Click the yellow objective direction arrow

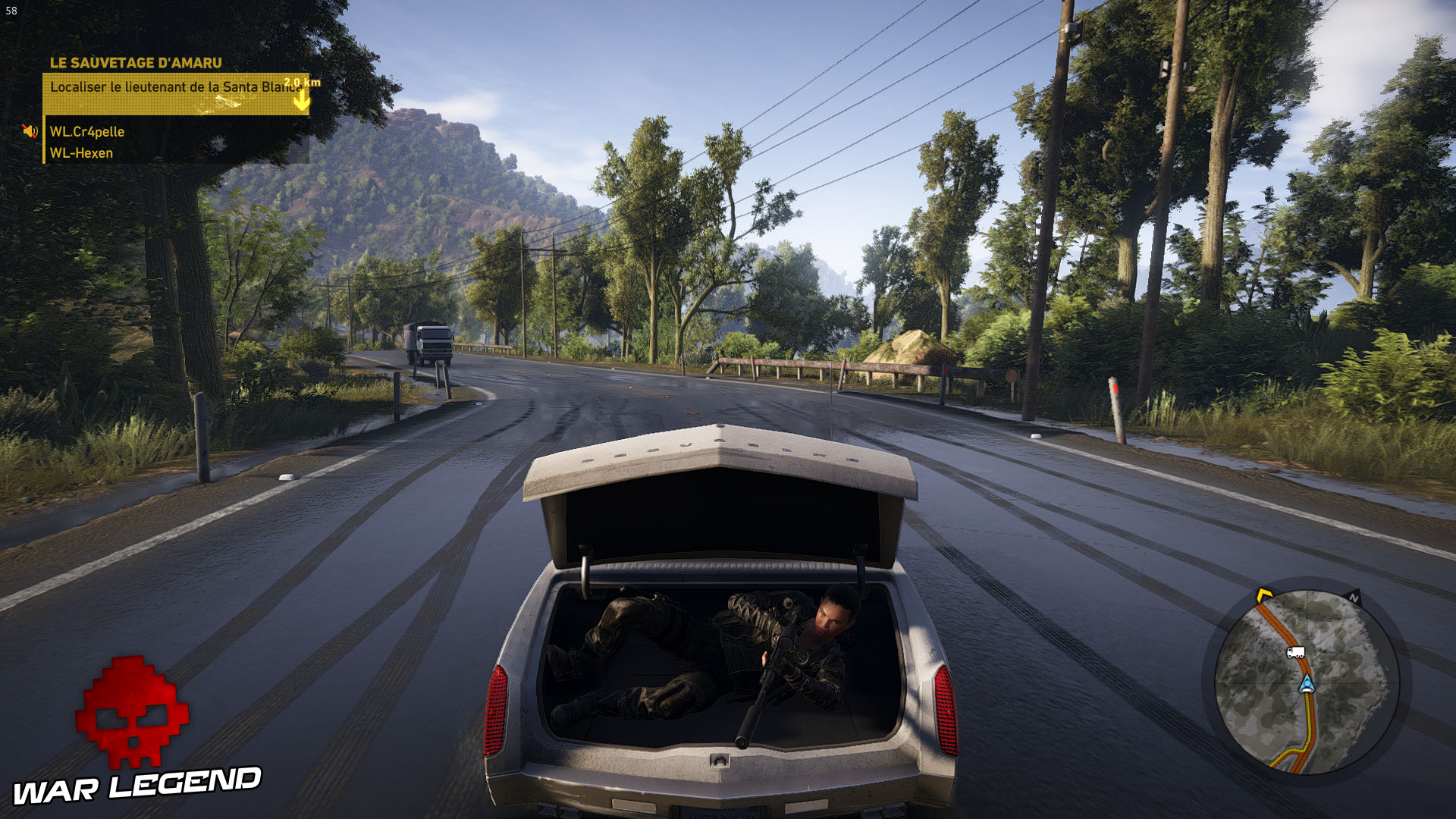pos(302,102)
